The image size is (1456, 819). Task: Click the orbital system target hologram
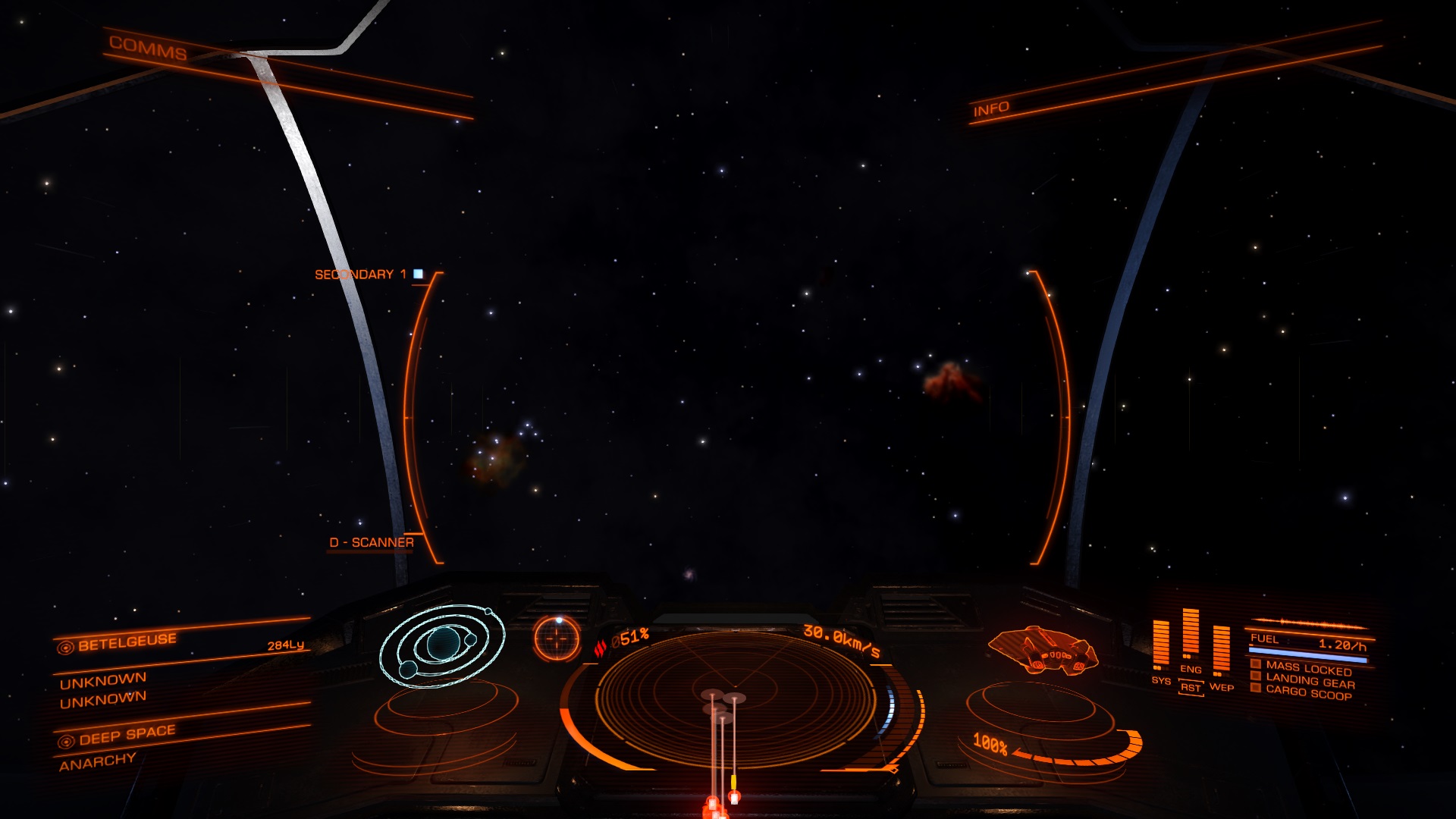pos(442,645)
